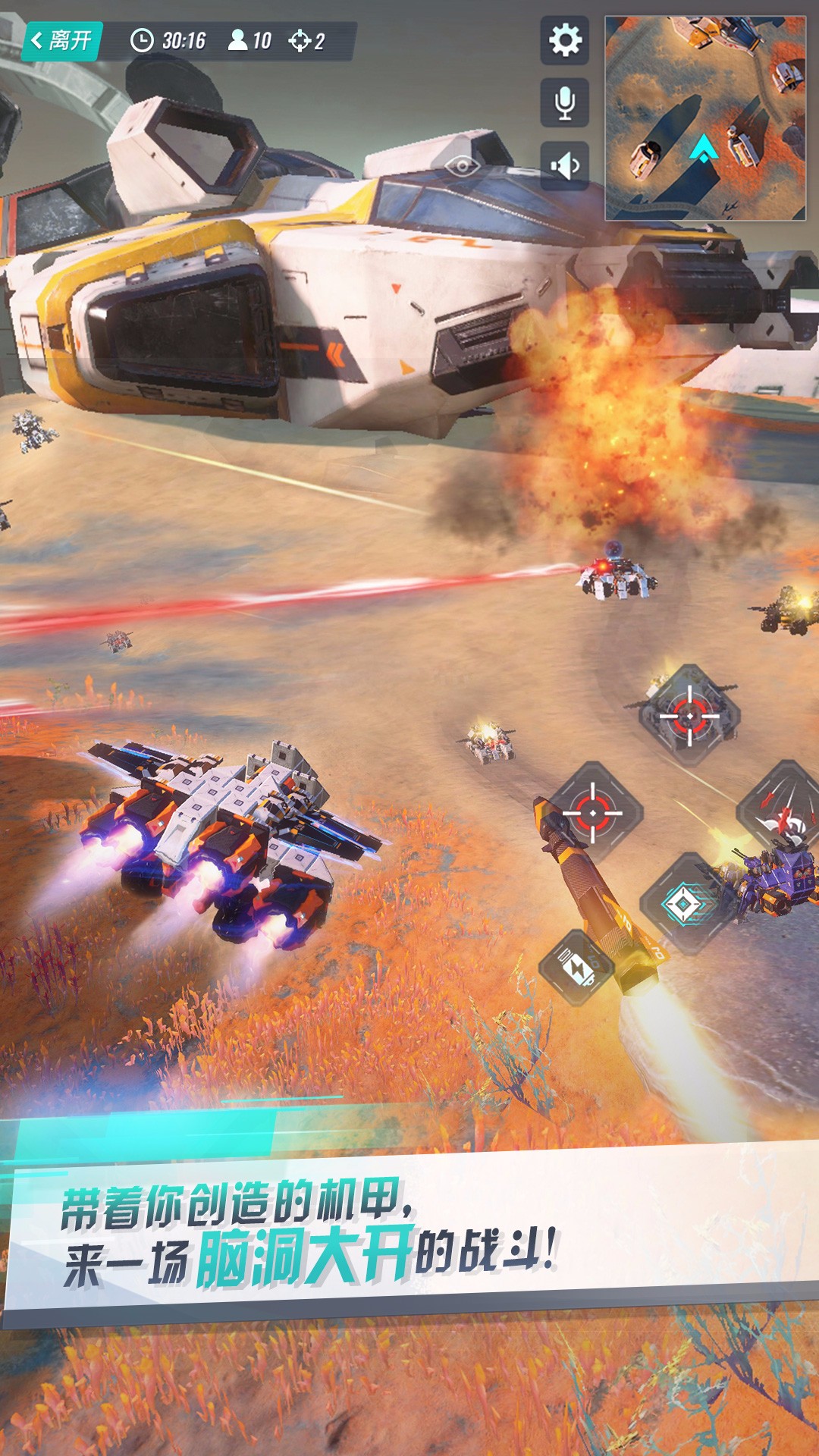Use the cyan diamond shield ability

coord(687,904)
